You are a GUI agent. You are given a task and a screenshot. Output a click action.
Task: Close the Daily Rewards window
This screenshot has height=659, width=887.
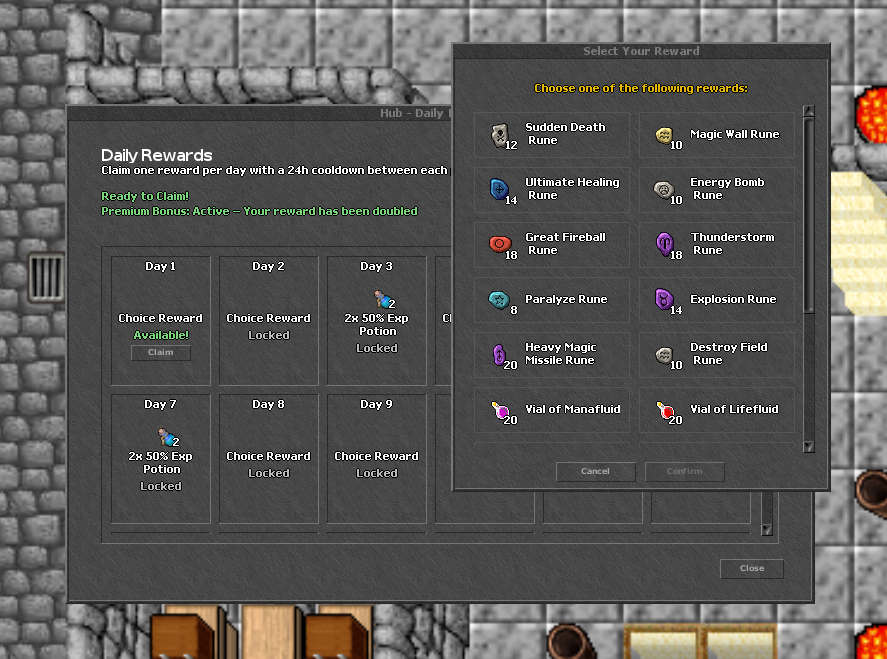click(x=751, y=568)
